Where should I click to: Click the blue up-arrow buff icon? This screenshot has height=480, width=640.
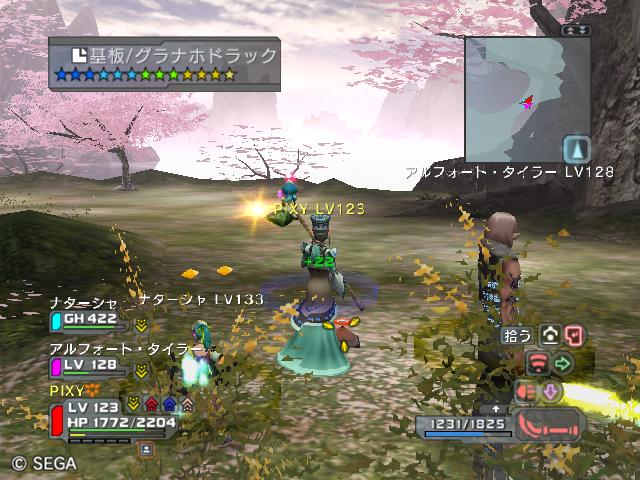[169, 405]
